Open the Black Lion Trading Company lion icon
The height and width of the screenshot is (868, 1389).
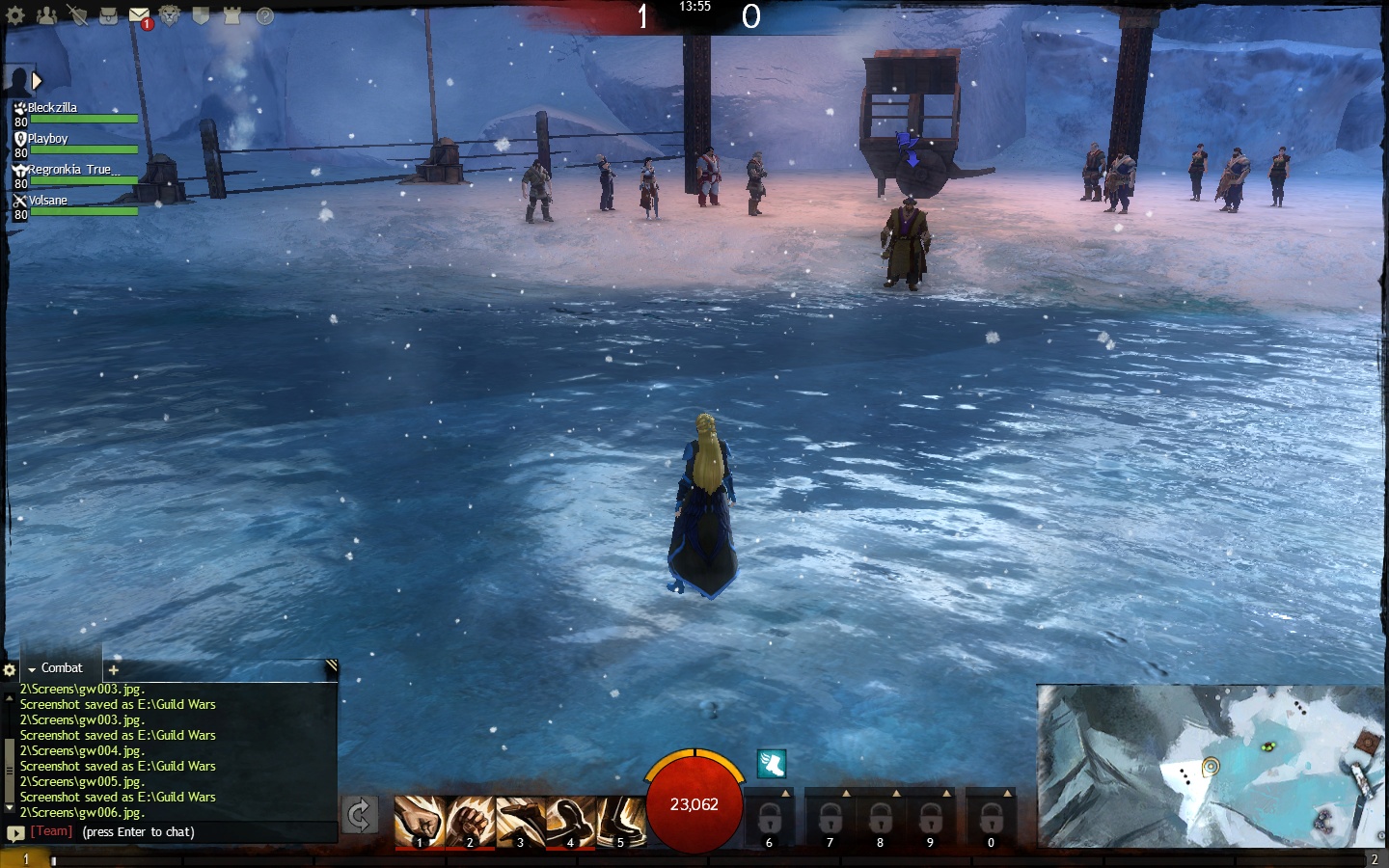point(170,15)
